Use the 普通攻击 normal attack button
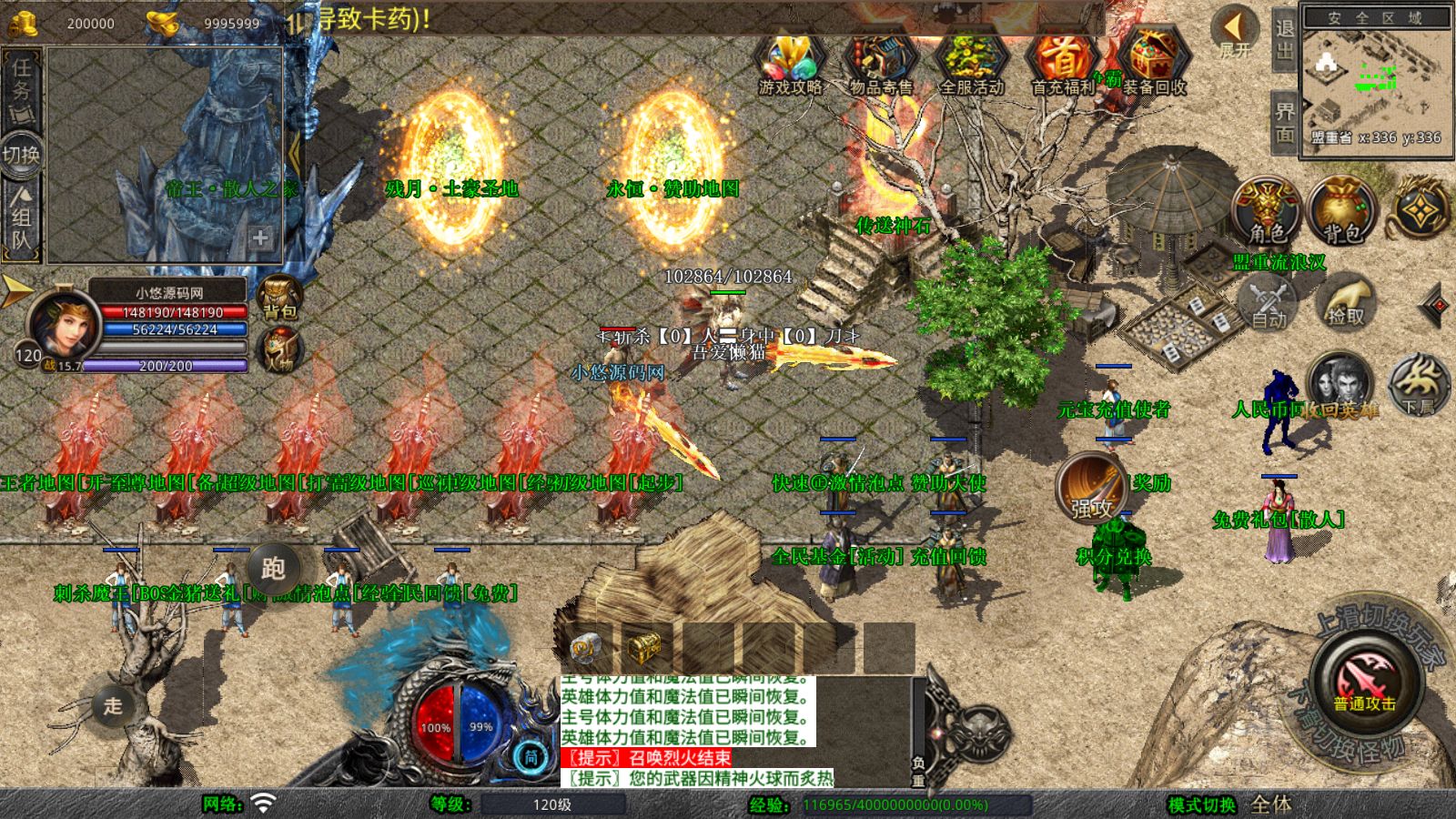 [1364, 681]
